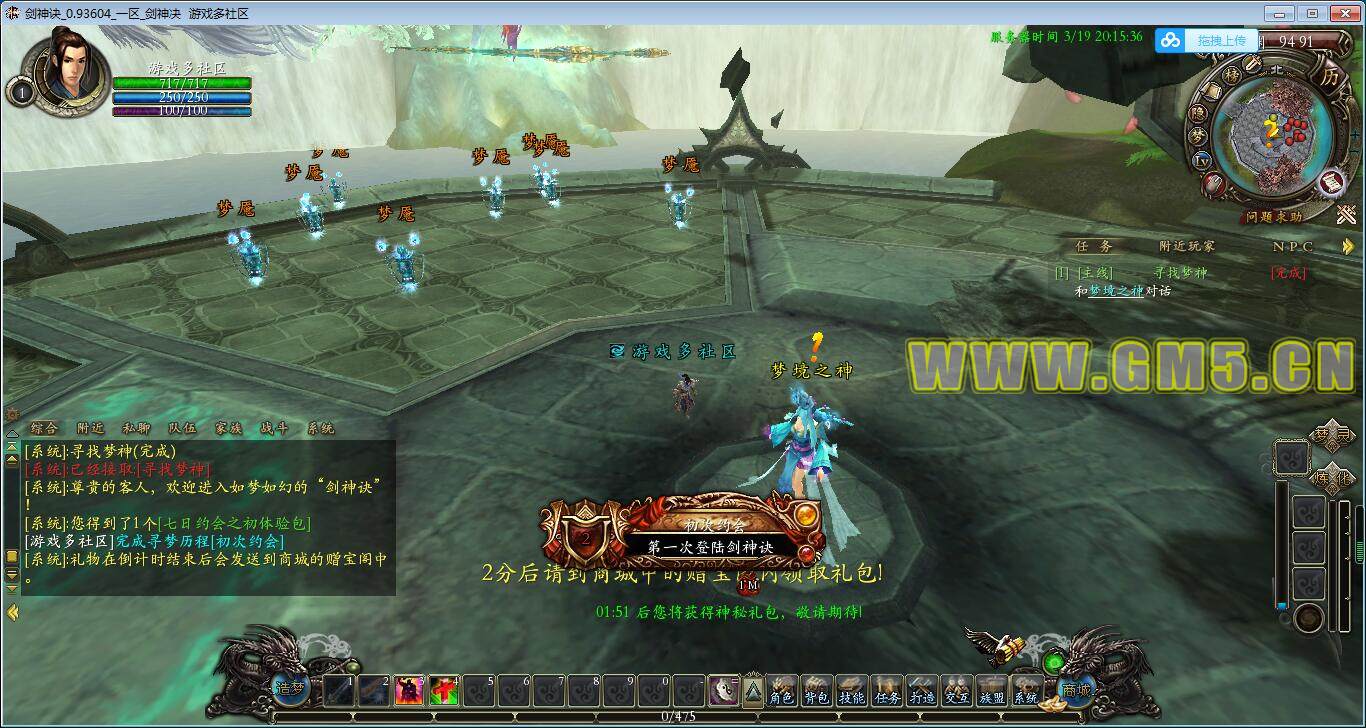Enter the 商城 shop orb
The width and height of the screenshot is (1366, 728).
1077,689
